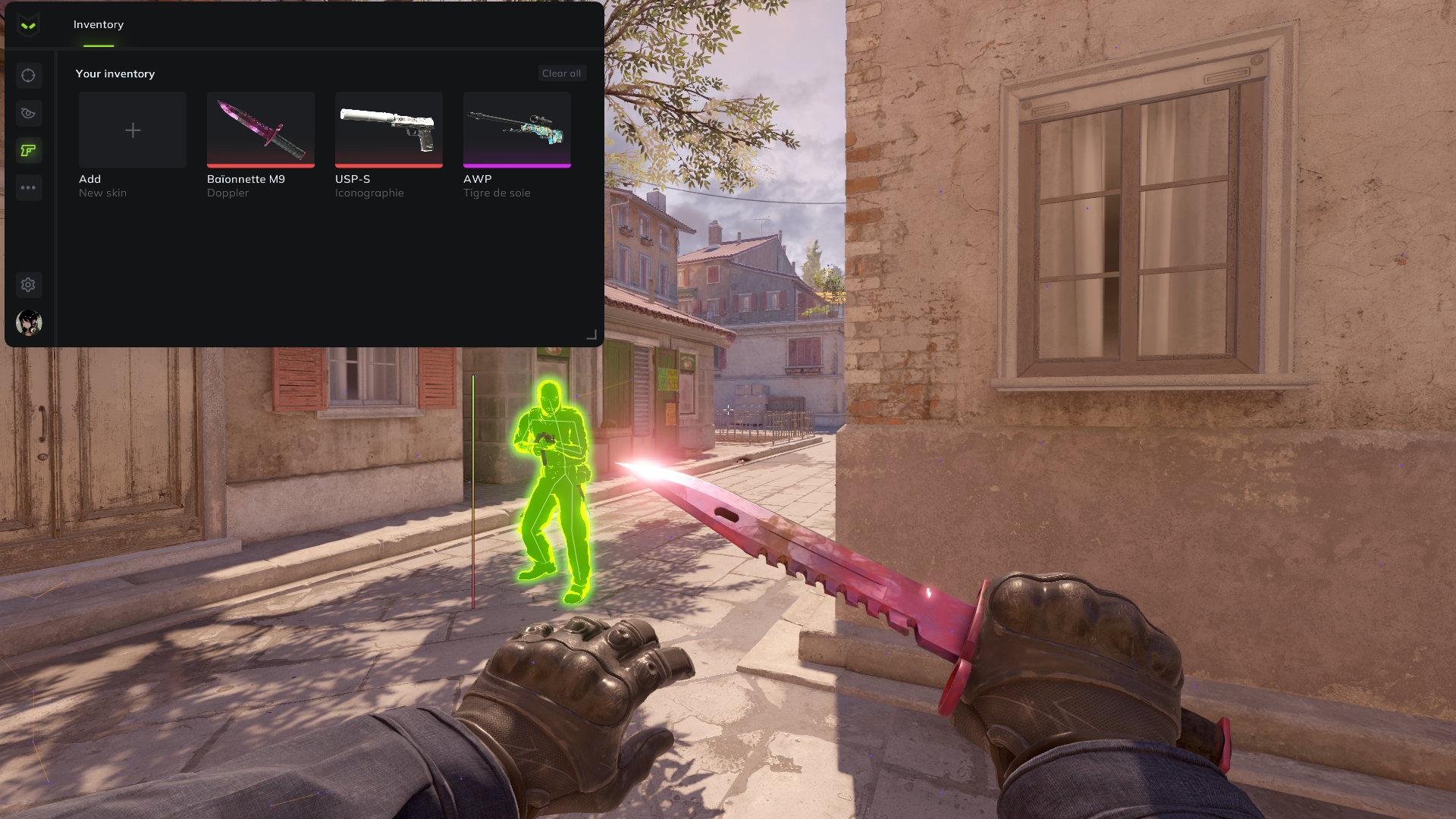The height and width of the screenshot is (819, 1456).
Task: Click the red rarity bar under Baïonnette M9
Action: 260,165
